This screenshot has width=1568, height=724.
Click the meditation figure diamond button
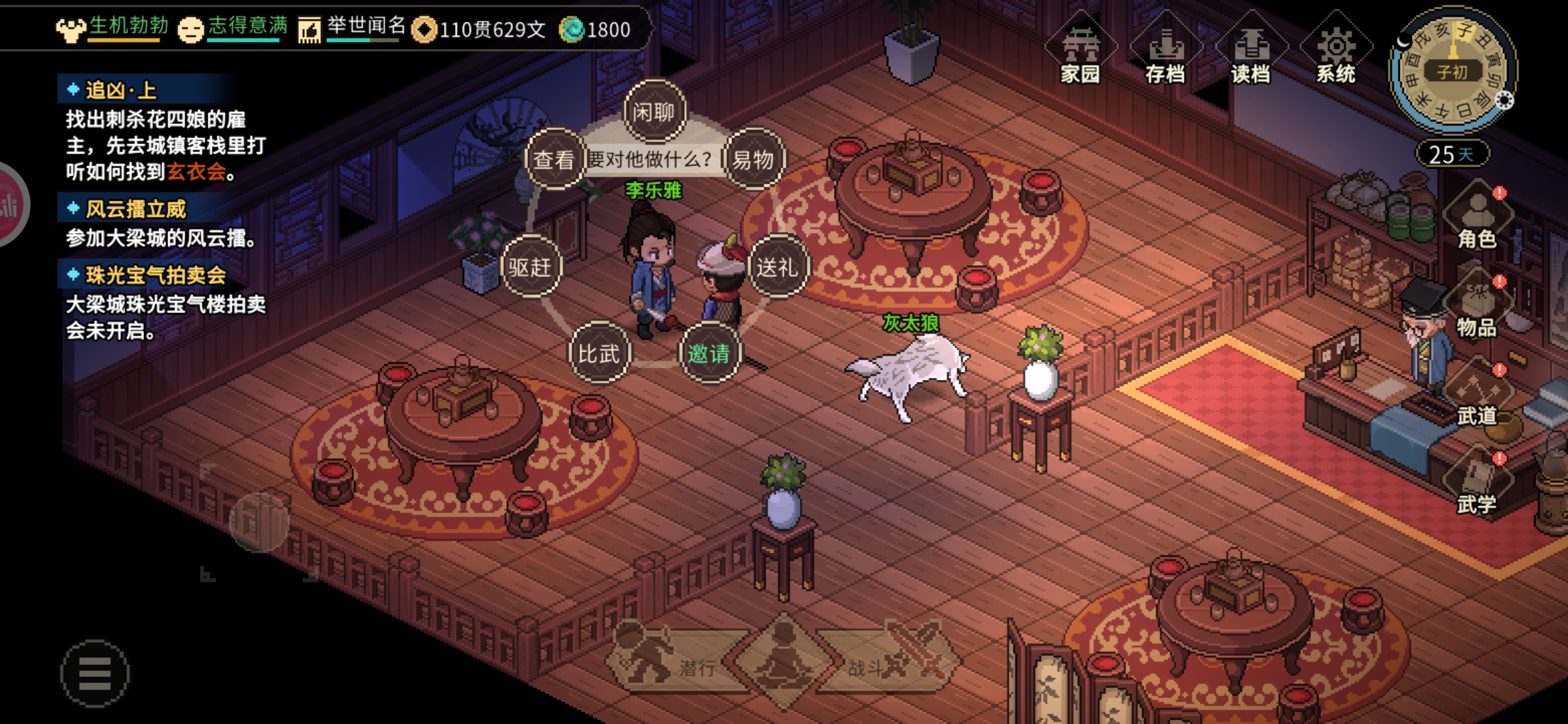tap(781, 661)
